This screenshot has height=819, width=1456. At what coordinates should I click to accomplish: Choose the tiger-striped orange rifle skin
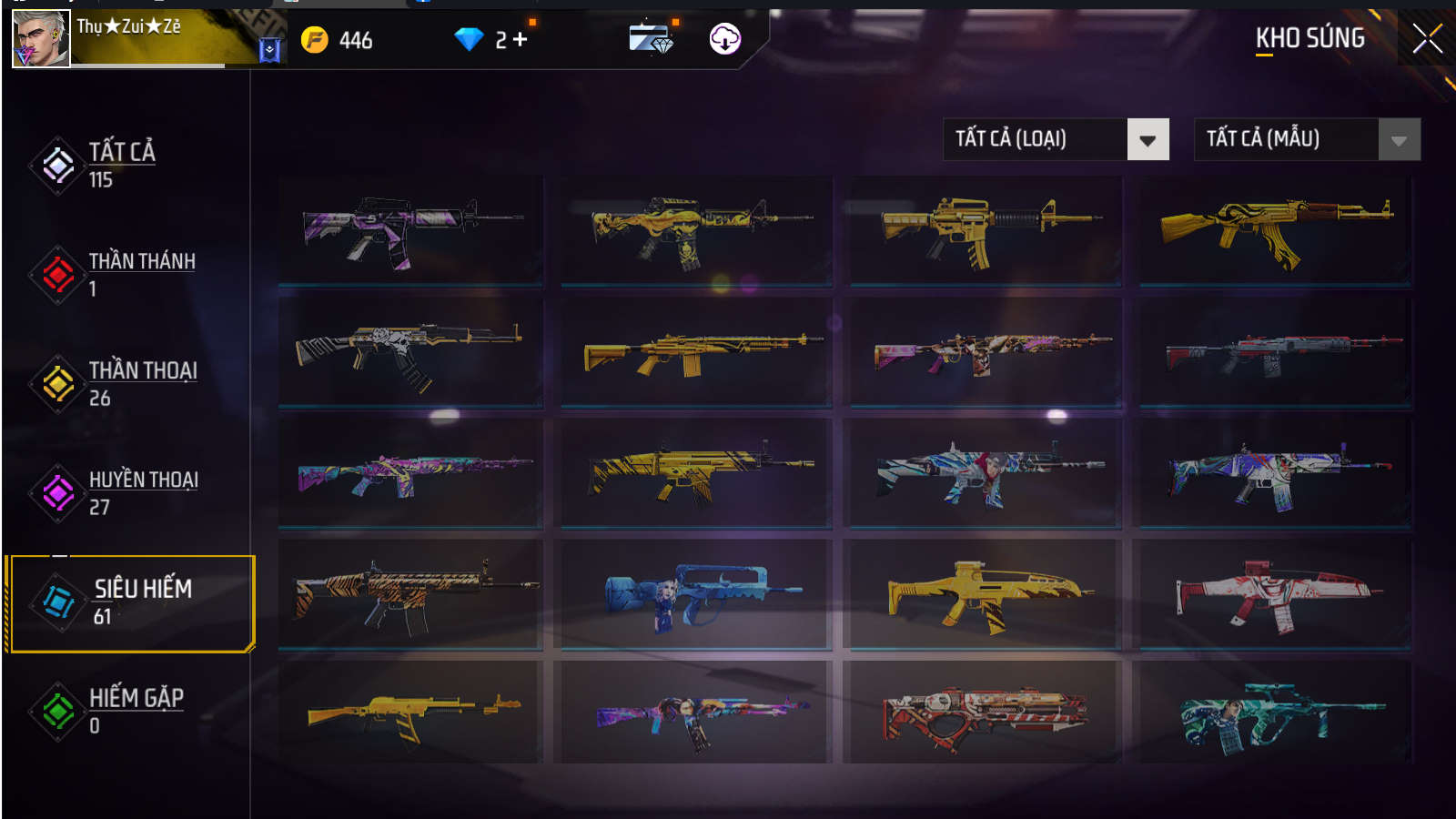click(411, 594)
